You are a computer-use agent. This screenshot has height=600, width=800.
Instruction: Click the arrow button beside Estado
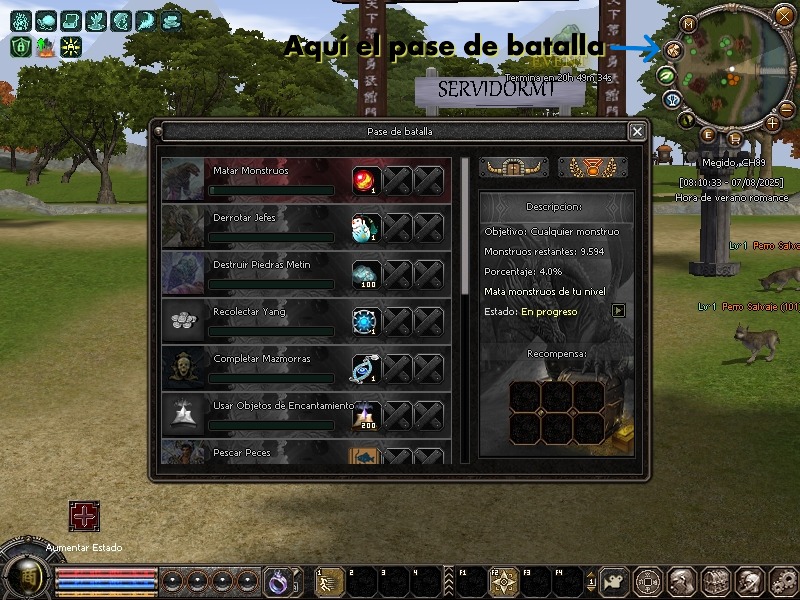(x=619, y=311)
